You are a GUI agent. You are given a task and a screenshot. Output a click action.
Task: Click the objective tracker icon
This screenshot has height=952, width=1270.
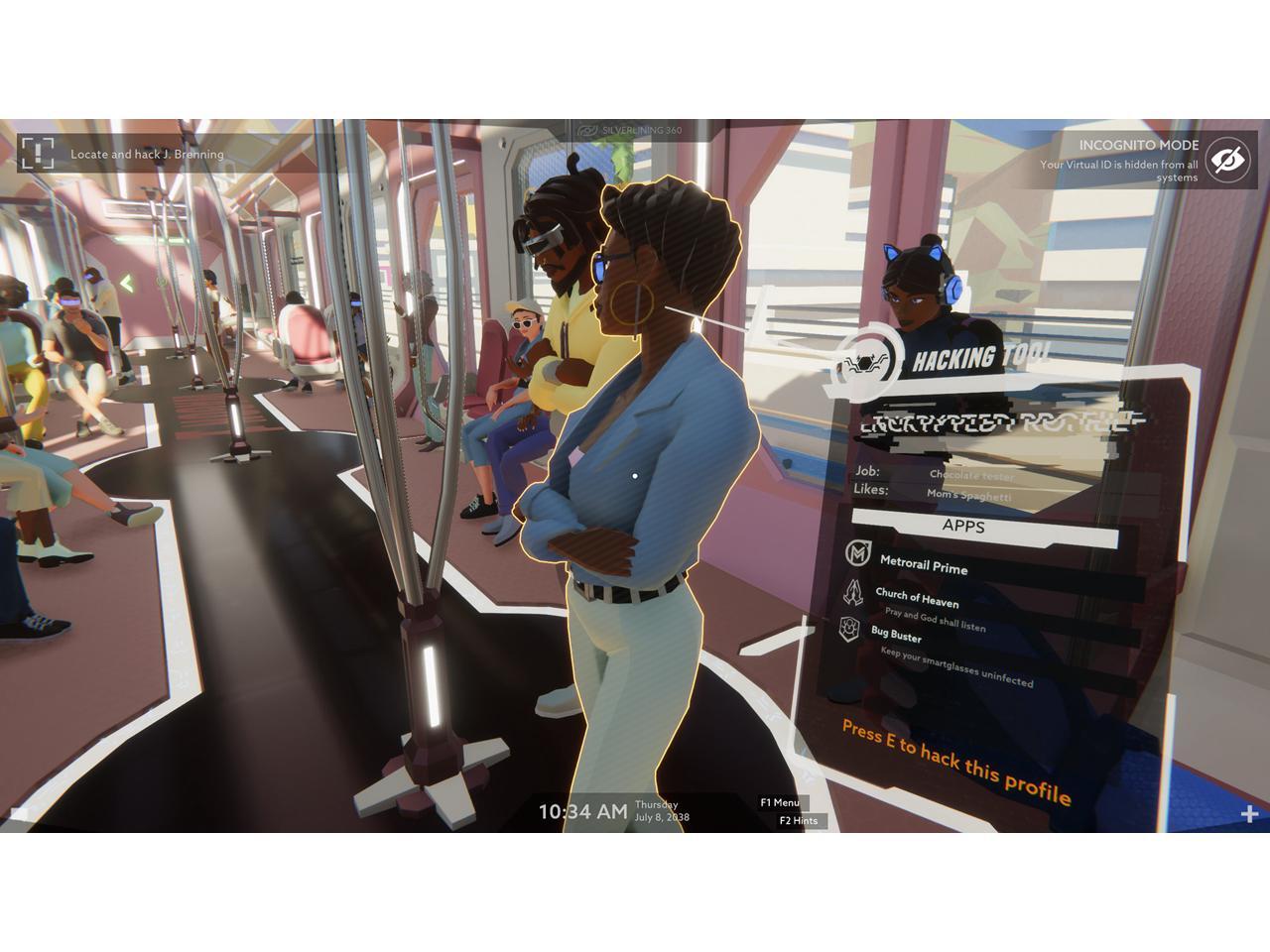click(x=37, y=154)
